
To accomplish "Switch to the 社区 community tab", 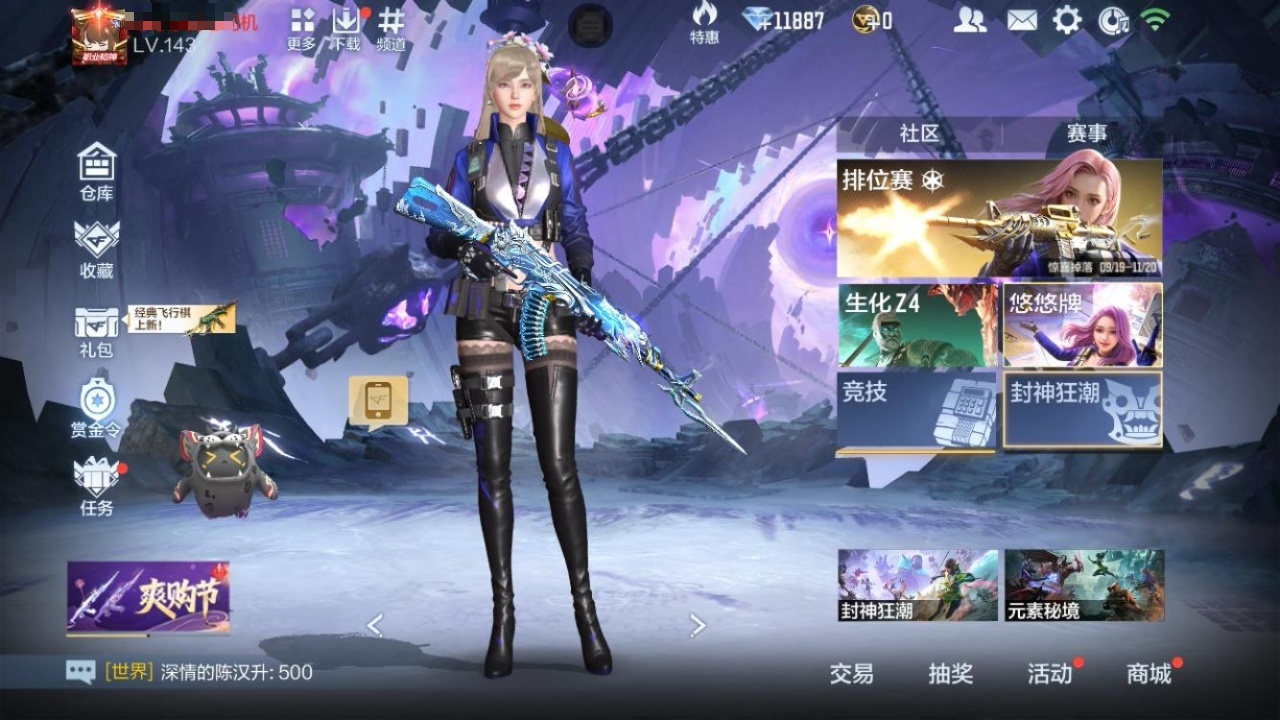I will pos(919,133).
